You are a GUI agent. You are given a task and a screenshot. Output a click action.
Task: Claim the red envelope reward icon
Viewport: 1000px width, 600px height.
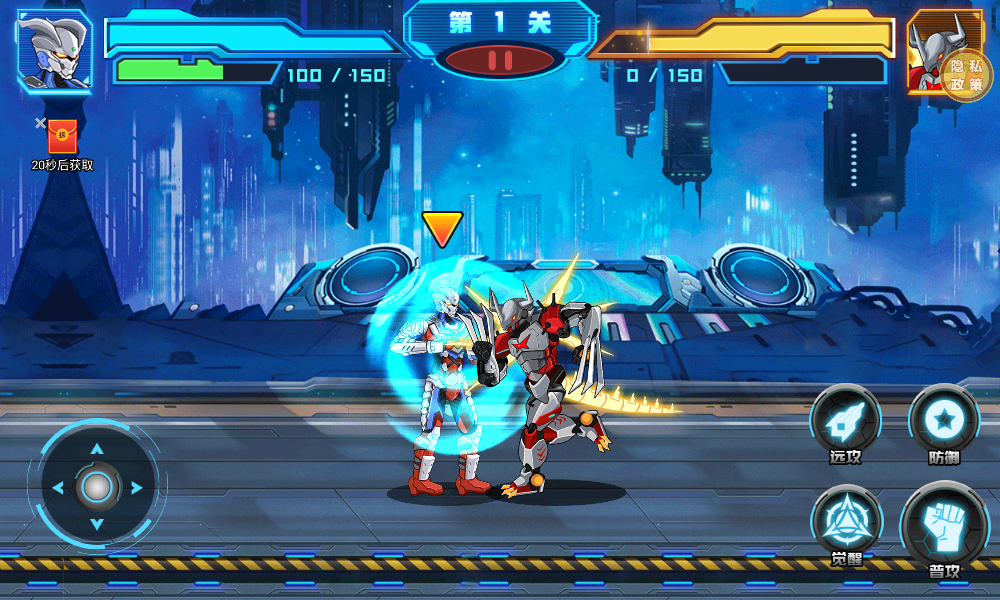pyautogui.click(x=62, y=136)
